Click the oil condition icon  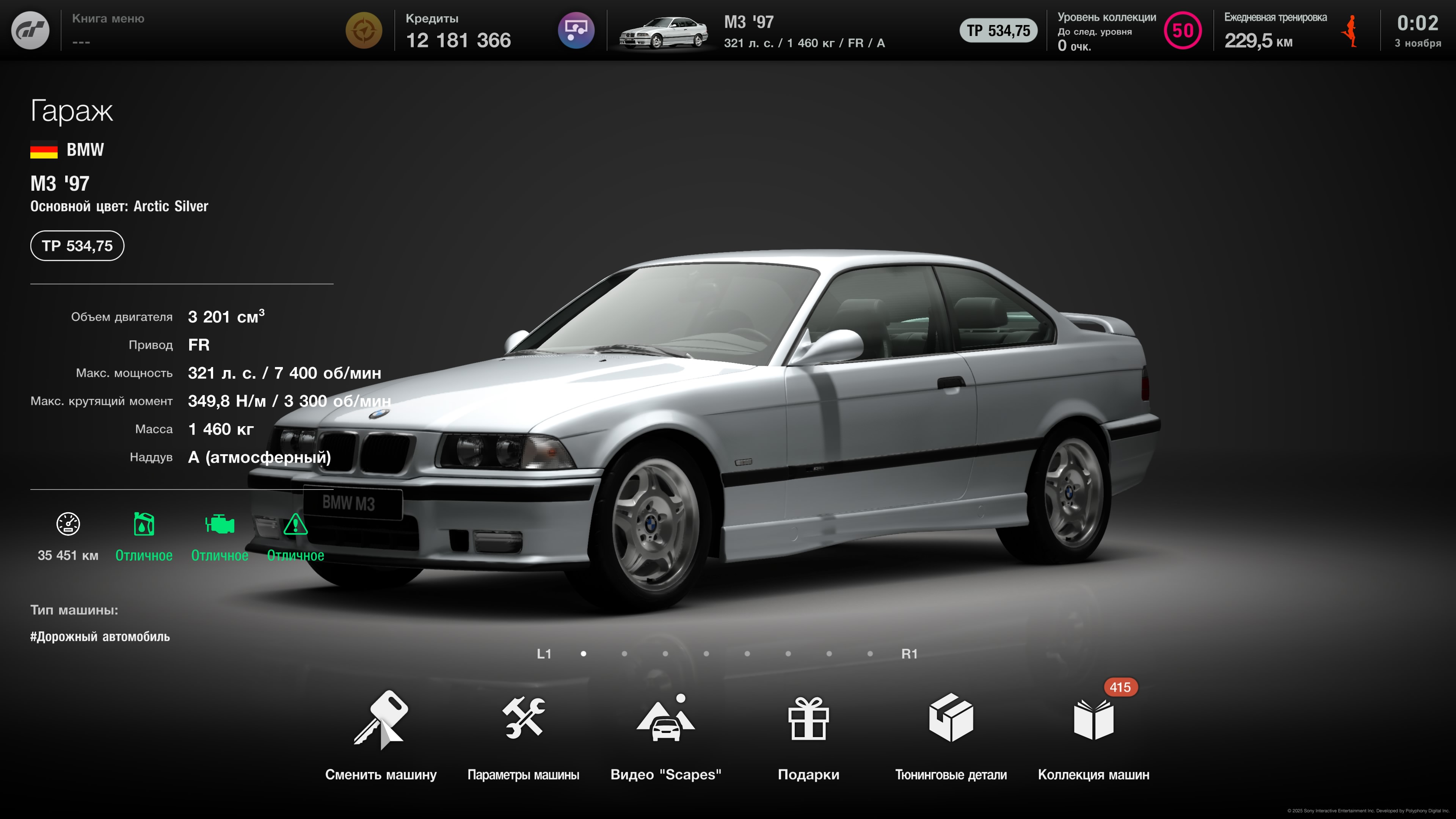pyautogui.click(x=144, y=524)
